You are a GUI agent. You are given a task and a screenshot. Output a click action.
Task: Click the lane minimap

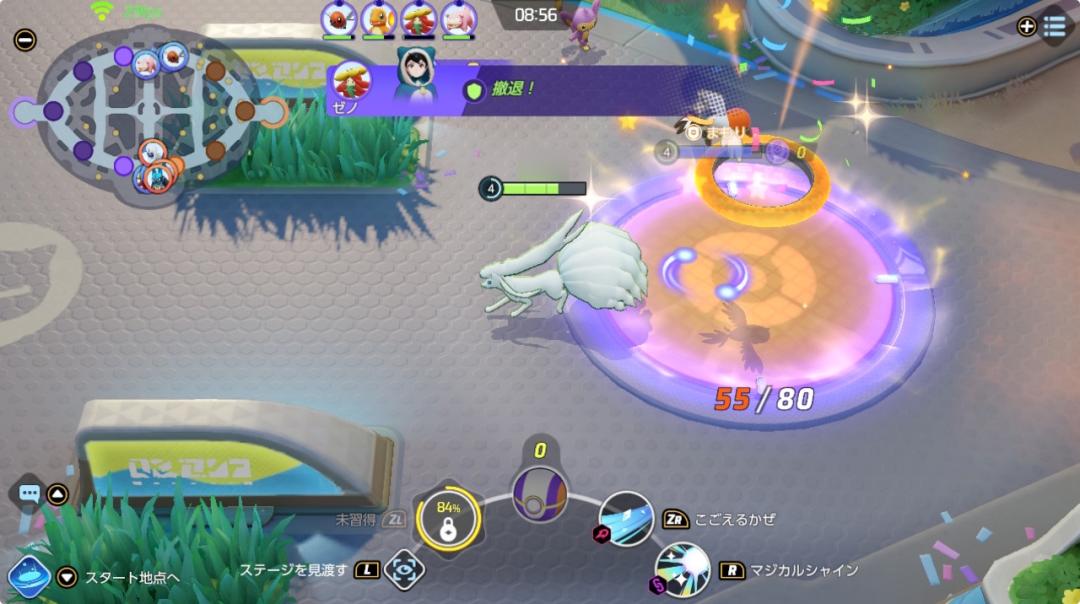150,111
